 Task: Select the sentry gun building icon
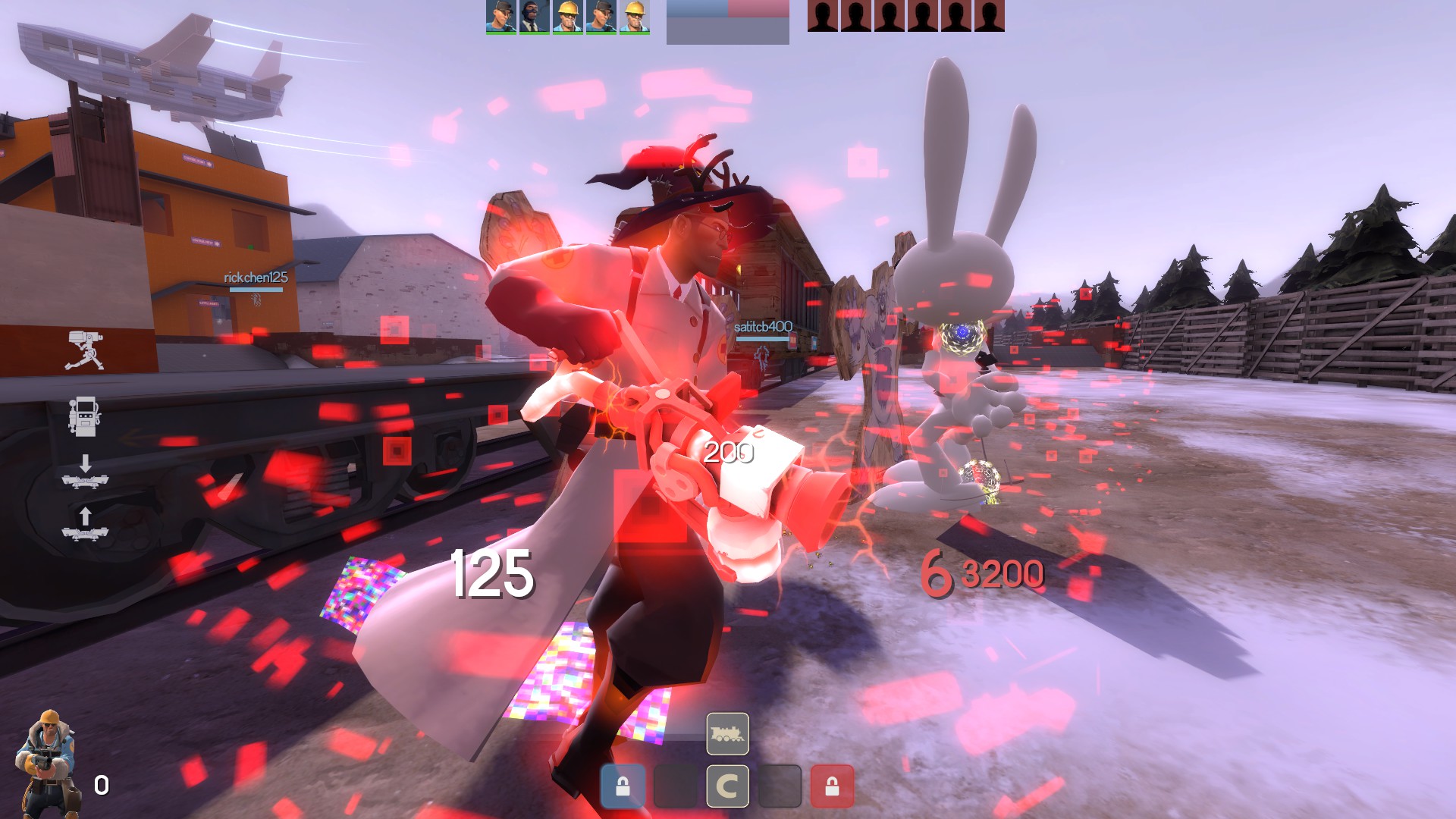click(x=84, y=350)
